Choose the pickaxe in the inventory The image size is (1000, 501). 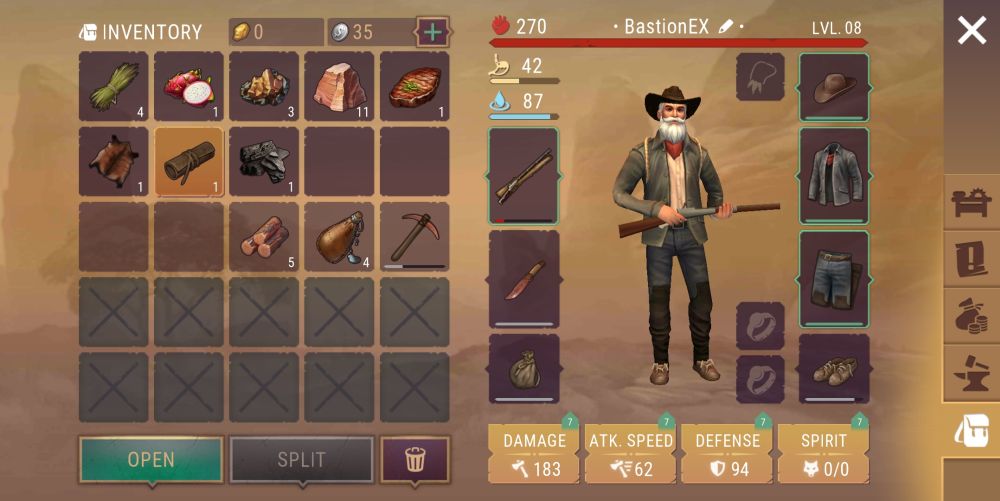414,237
